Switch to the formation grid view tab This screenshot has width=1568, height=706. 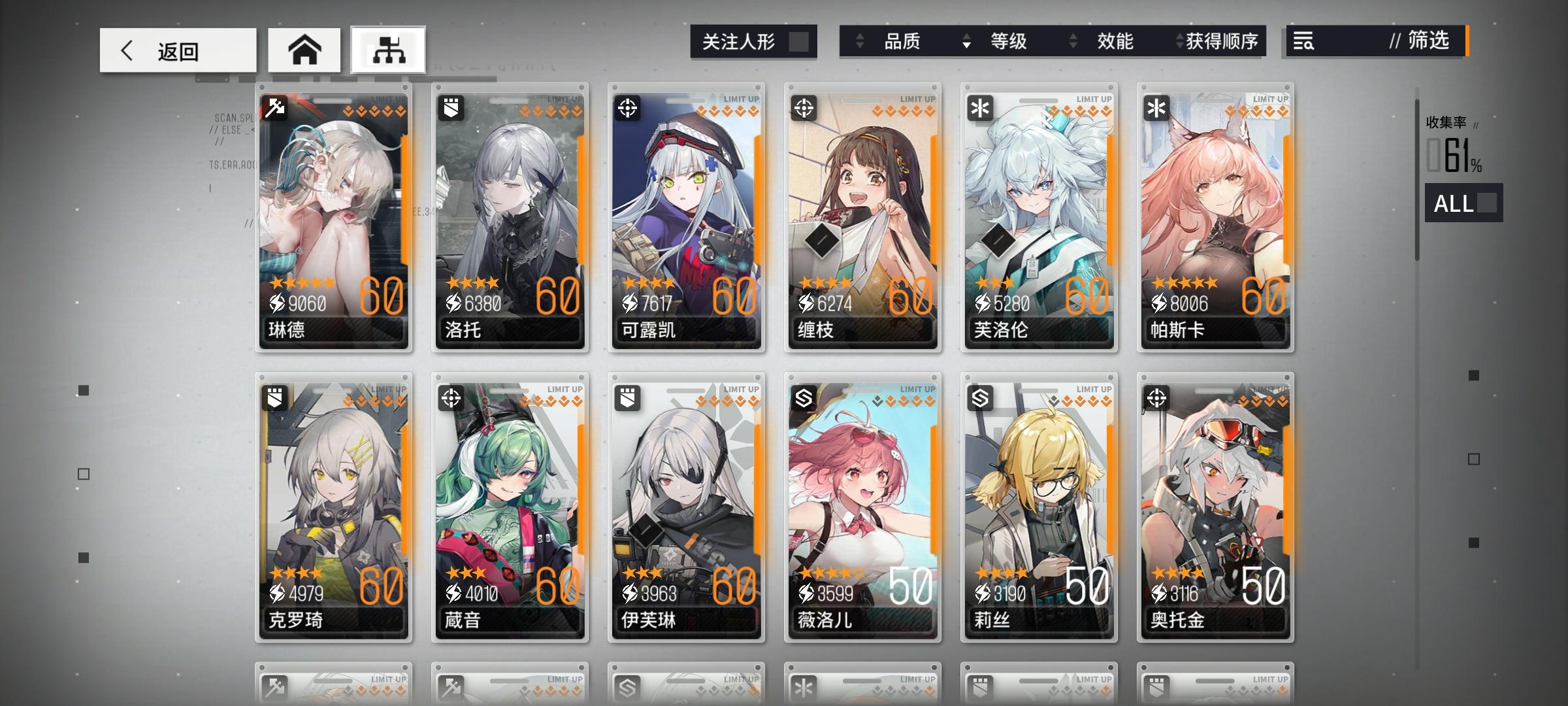[x=387, y=49]
